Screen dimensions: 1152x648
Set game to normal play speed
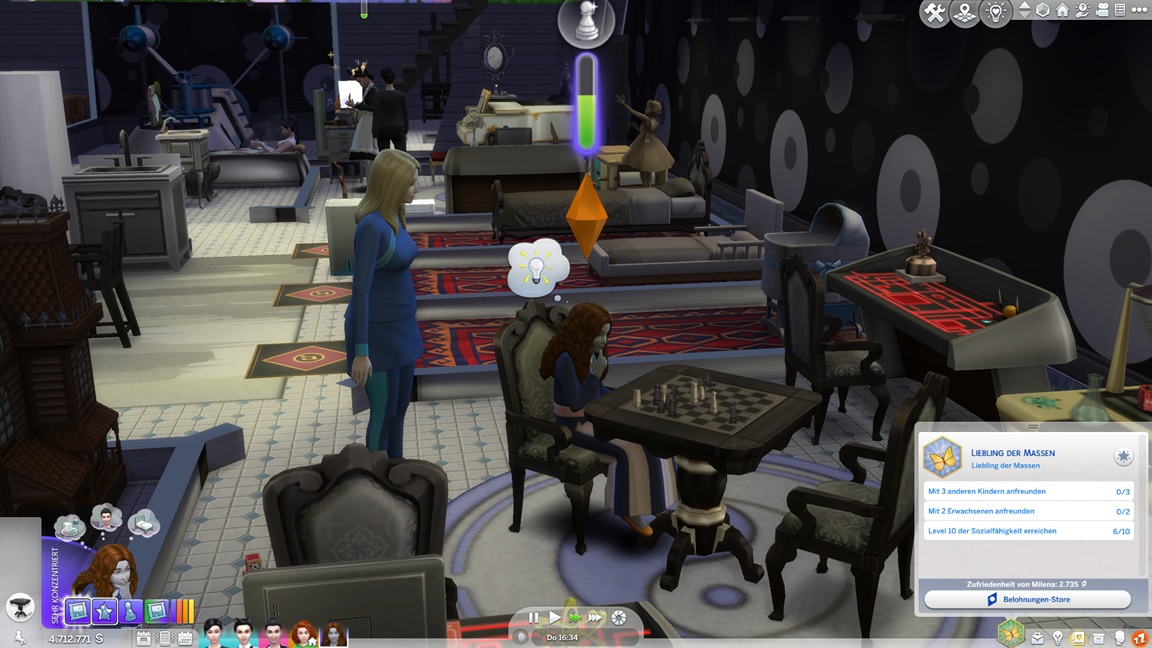(x=553, y=618)
